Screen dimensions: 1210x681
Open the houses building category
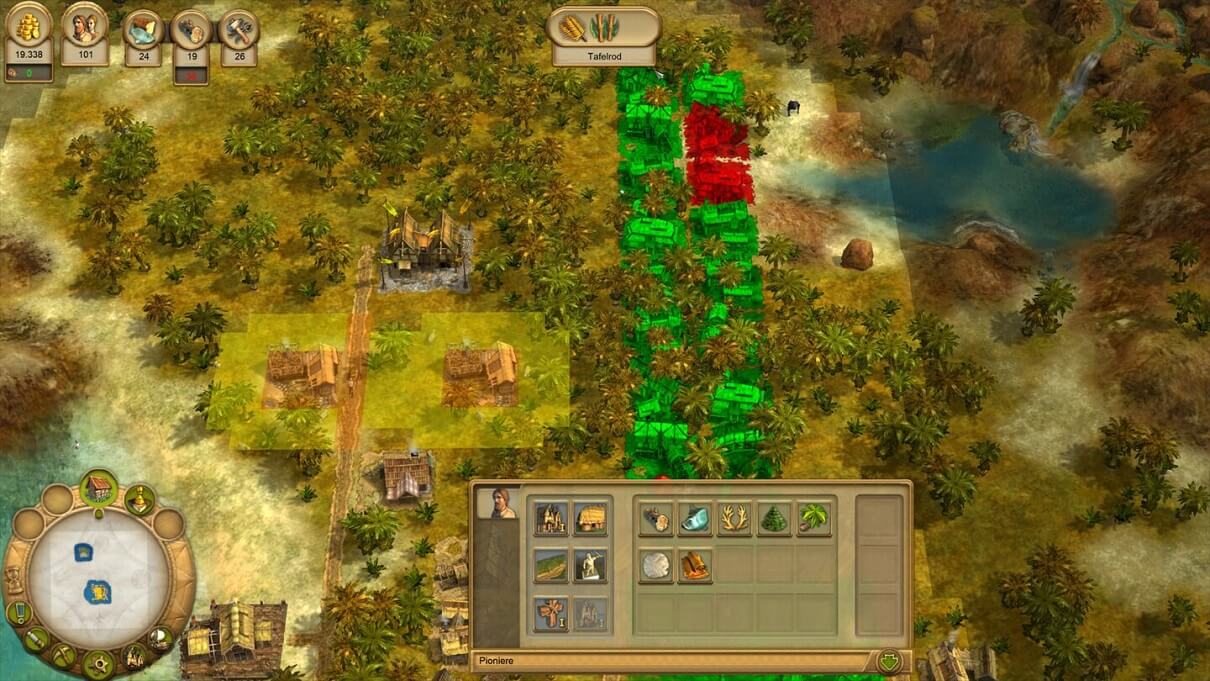[x=550, y=518]
